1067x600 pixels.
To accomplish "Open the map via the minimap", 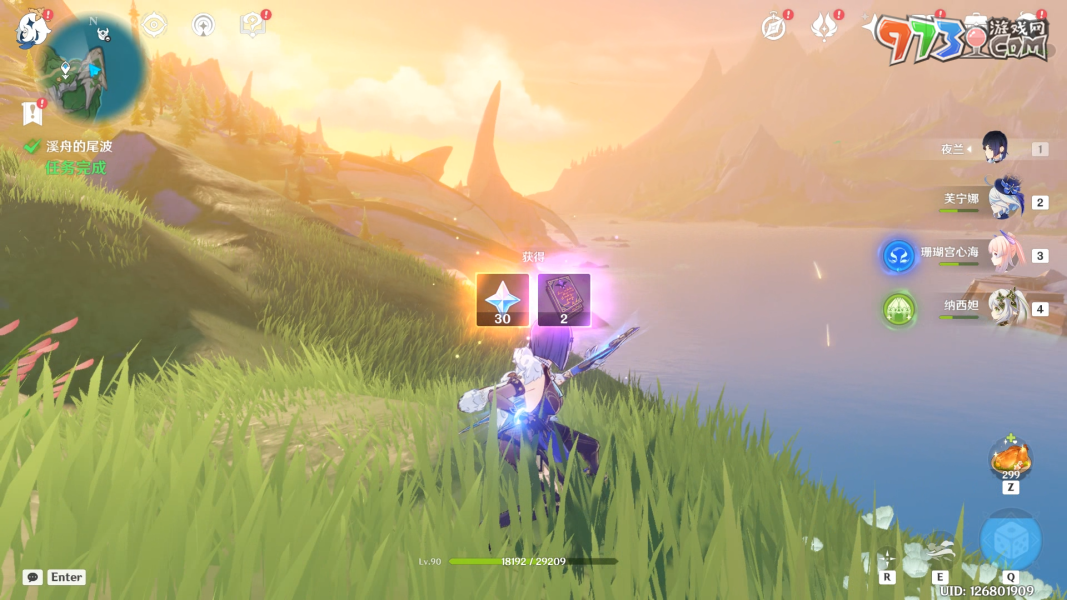I will tap(92, 68).
